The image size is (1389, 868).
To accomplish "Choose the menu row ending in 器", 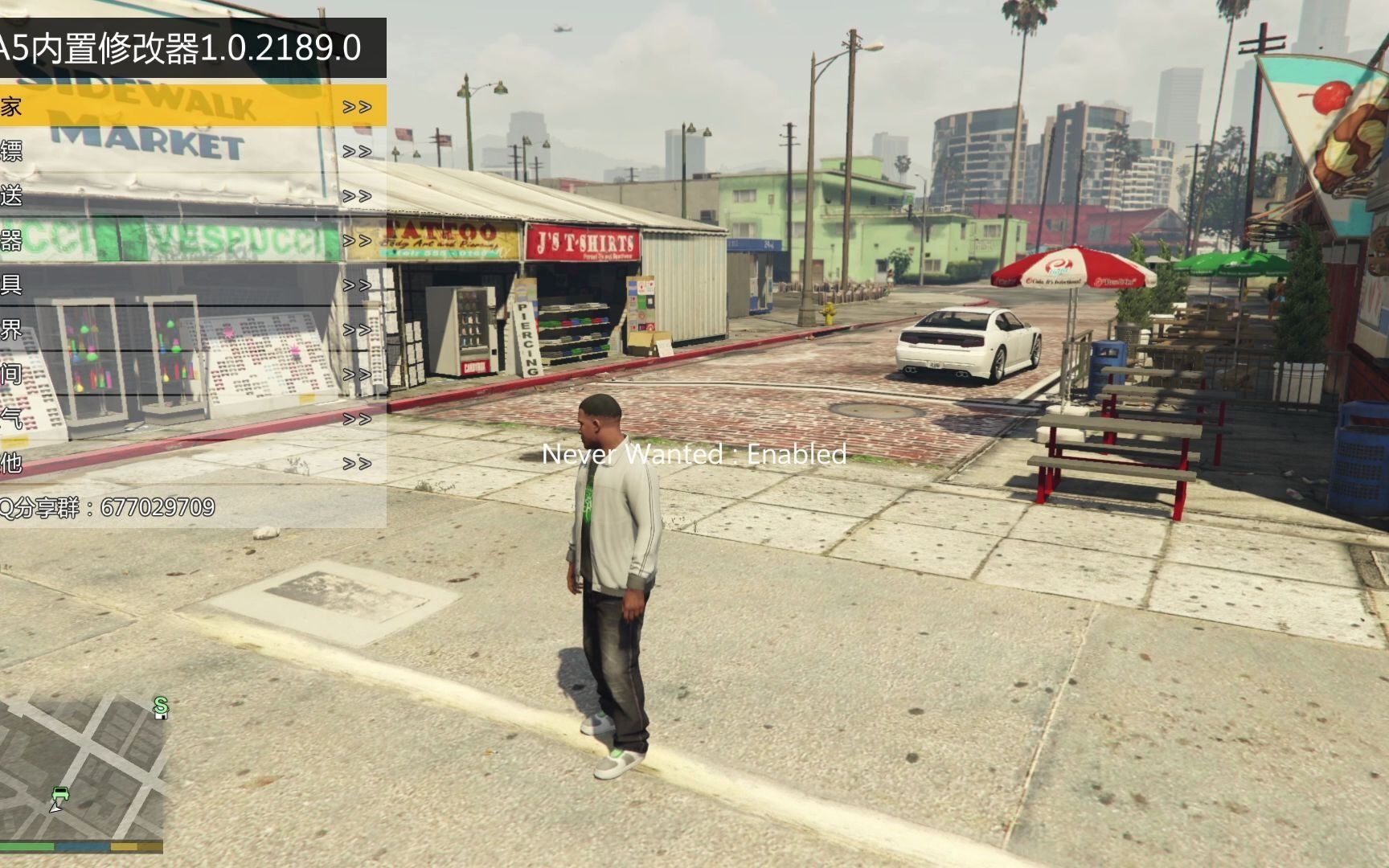I will [x=193, y=240].
